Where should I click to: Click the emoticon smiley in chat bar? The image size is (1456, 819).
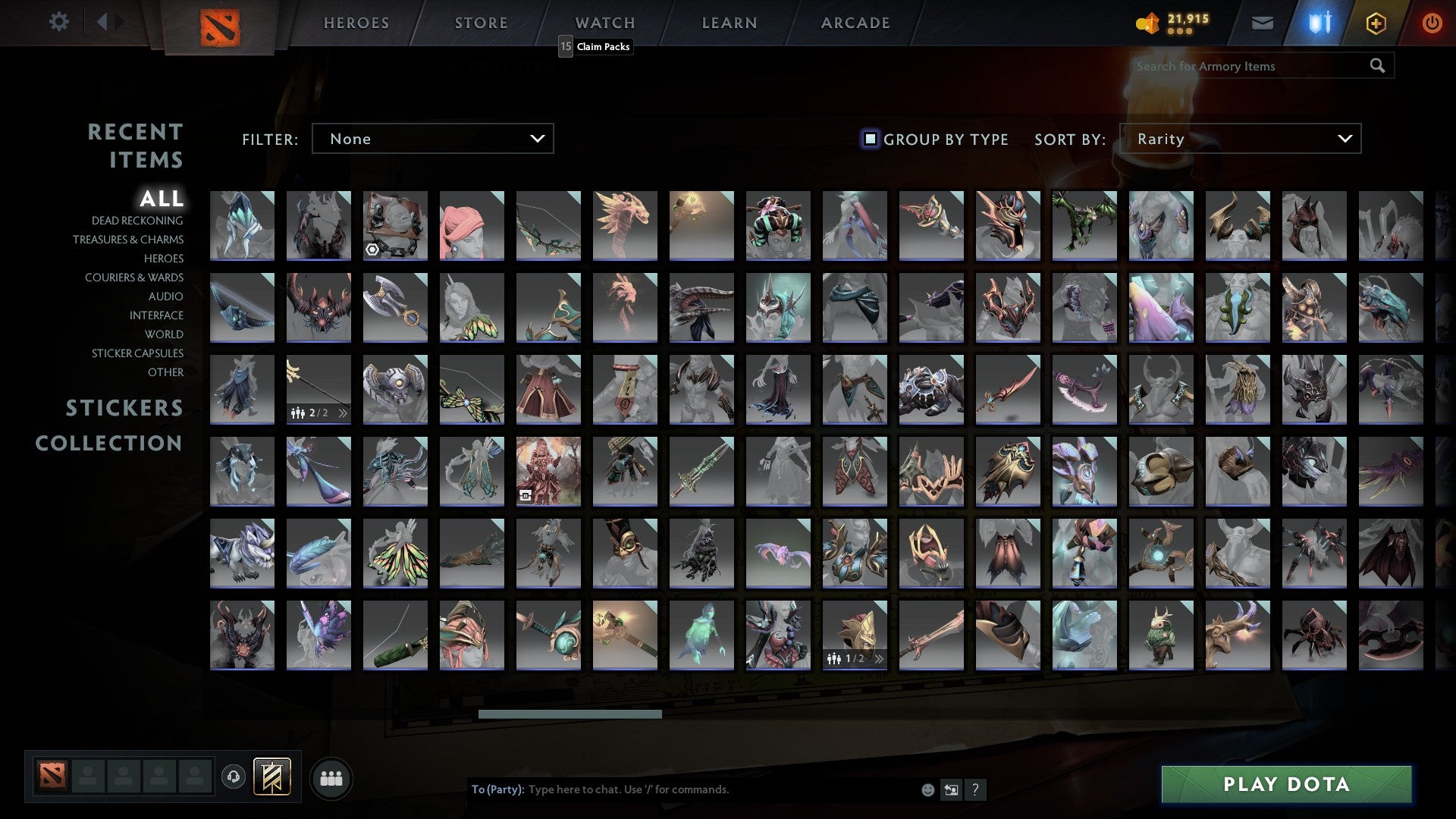point(928,789)
